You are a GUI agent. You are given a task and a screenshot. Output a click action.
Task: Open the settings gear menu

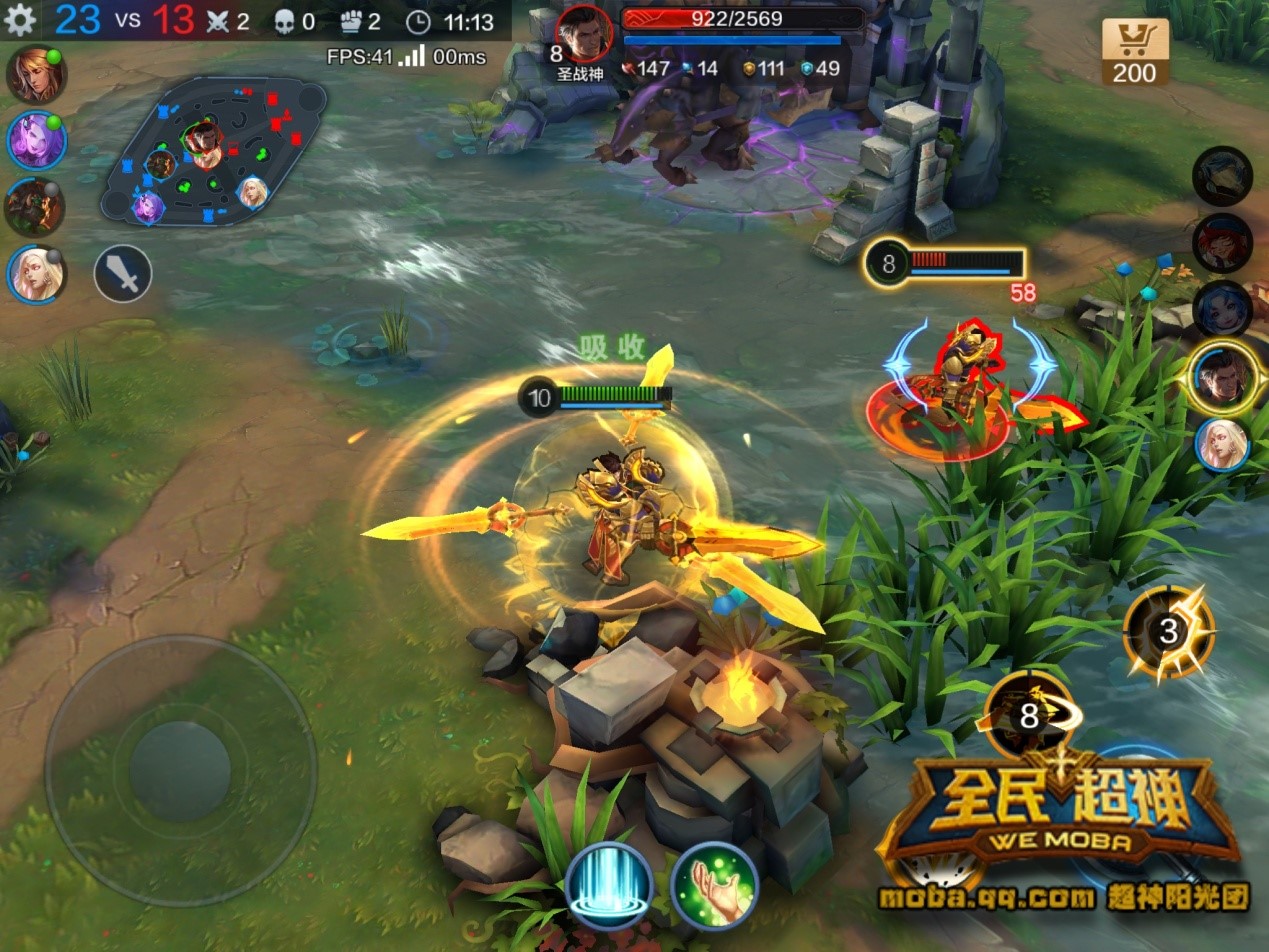[20, 20]
